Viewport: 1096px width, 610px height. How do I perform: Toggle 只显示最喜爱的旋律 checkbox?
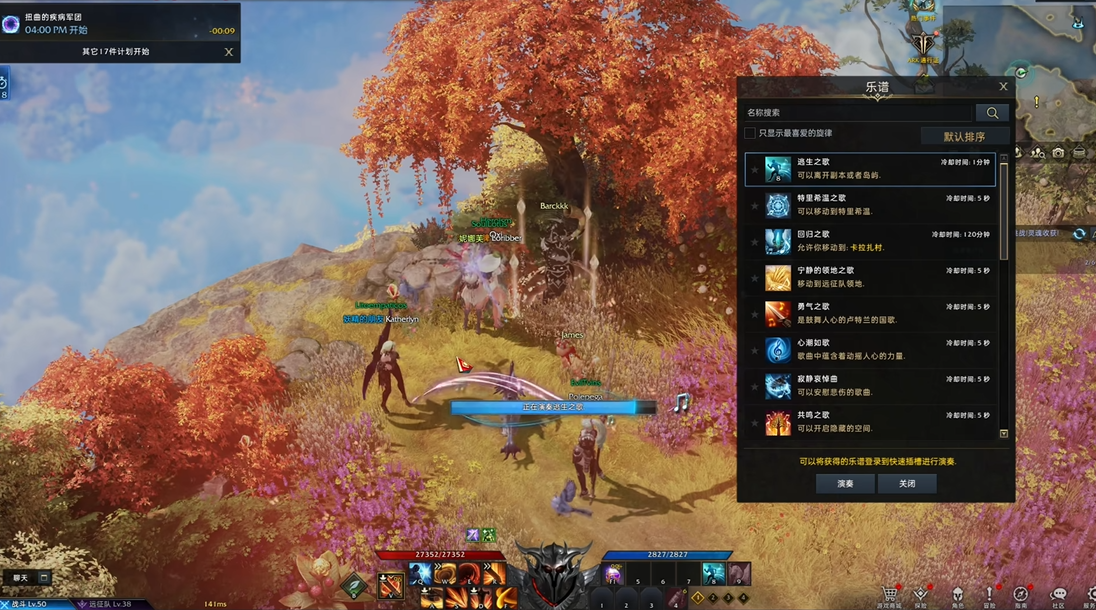(x=750, y=133)
